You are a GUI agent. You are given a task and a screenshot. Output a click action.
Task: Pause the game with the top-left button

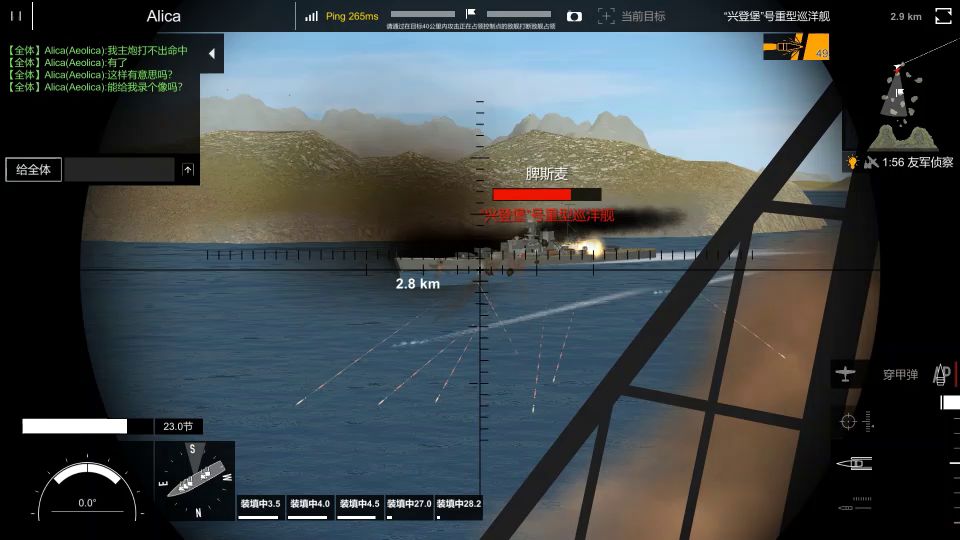[x=16, y=16]
